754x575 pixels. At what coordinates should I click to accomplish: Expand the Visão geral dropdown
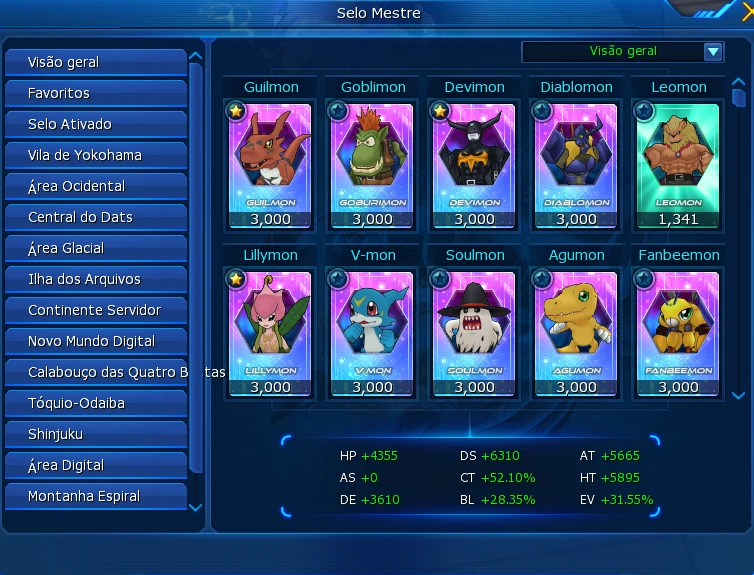tap(713, 52)
